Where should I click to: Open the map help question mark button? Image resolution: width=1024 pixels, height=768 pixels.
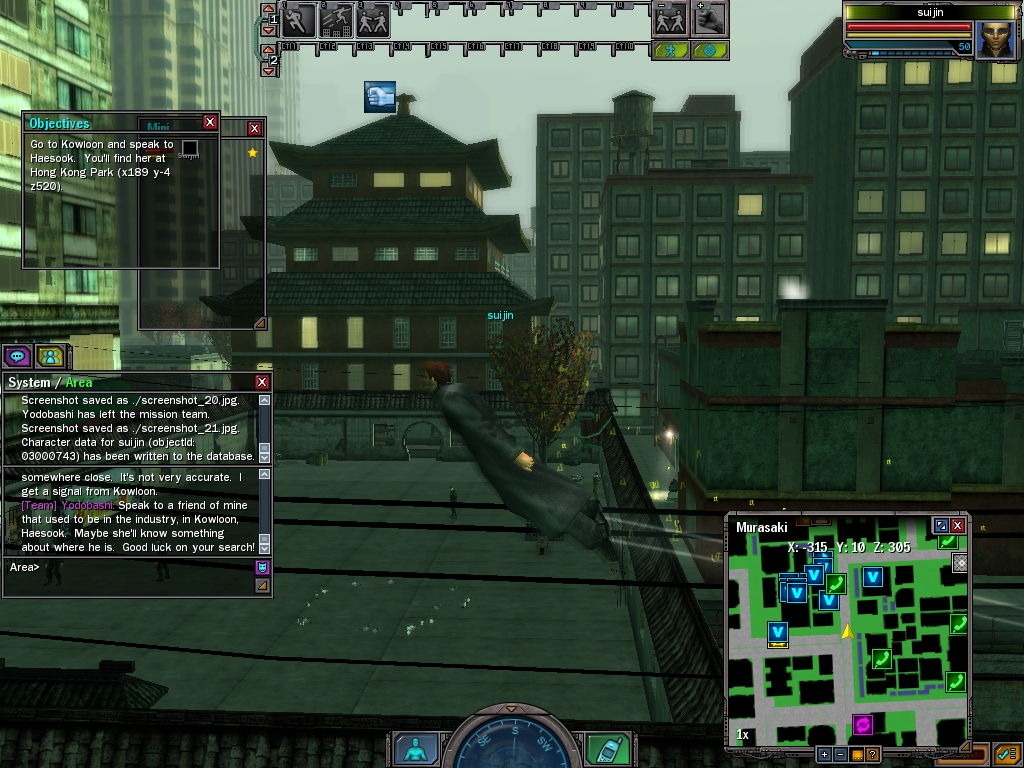pyautogui.click(x=873, y=754)
